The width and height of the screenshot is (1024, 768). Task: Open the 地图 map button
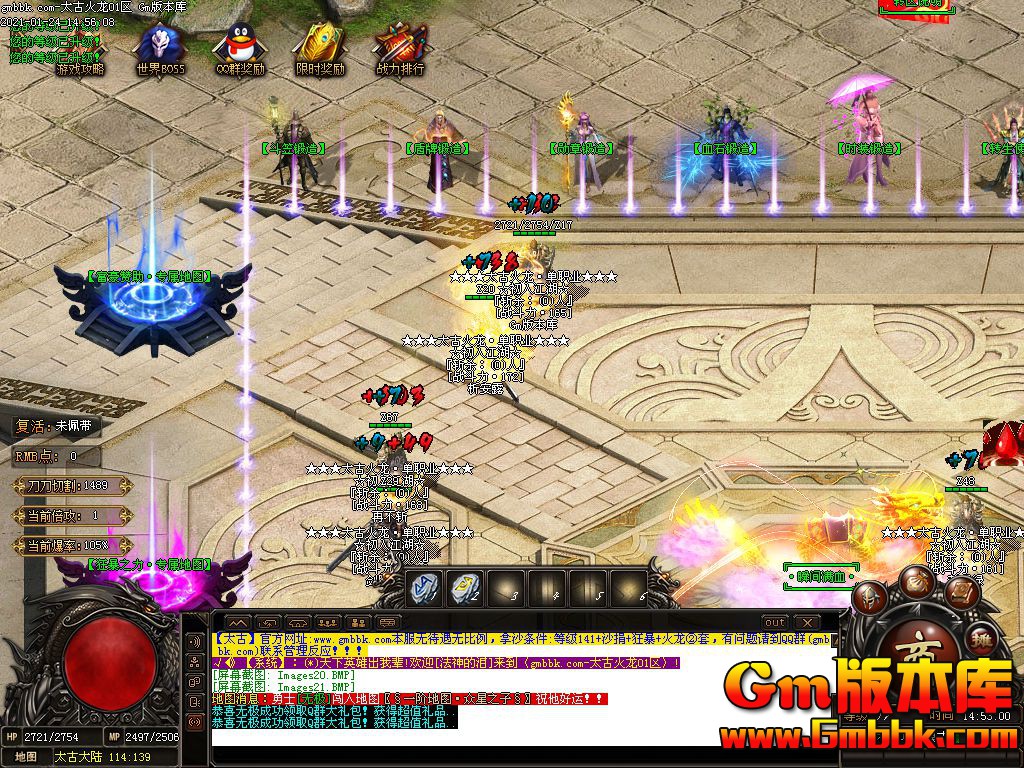(26, 757)
